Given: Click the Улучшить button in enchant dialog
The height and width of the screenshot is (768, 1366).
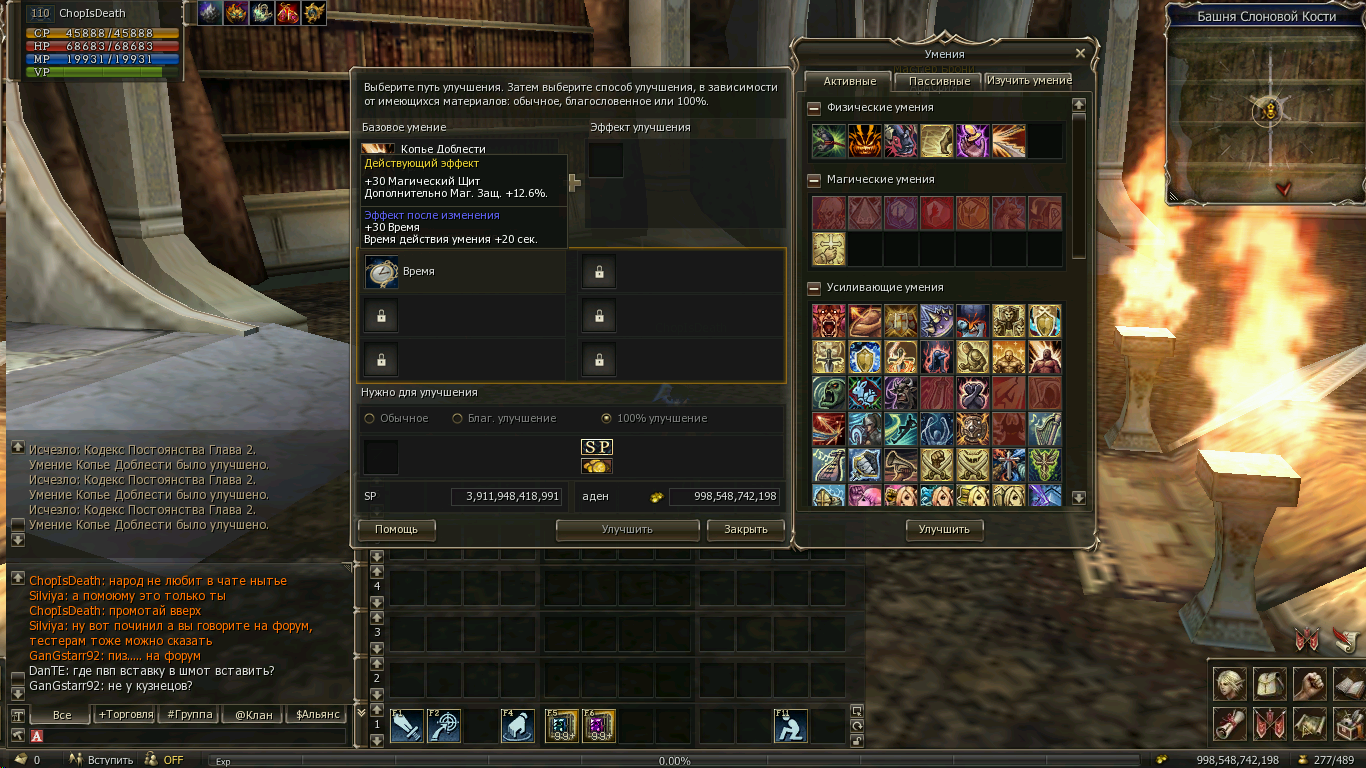Looking at the screenshot, I should pos(627,529).
